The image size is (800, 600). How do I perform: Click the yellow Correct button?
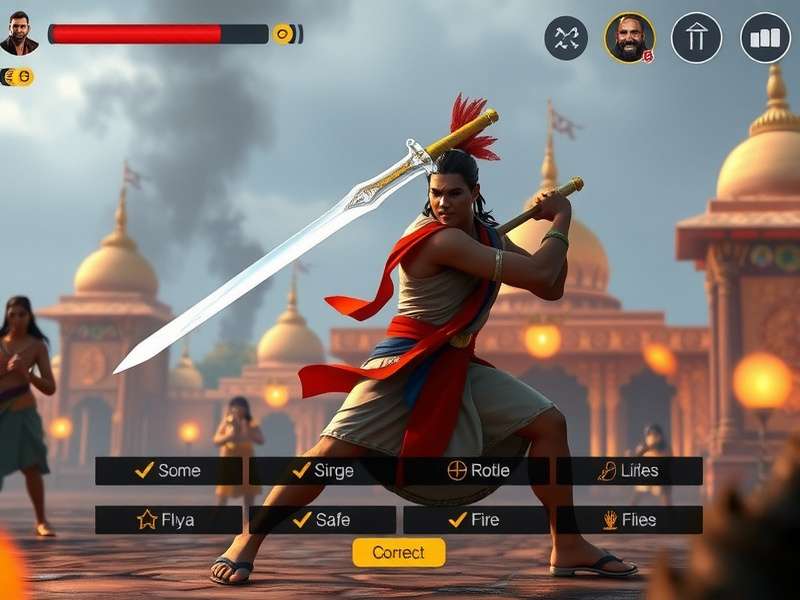398,552
